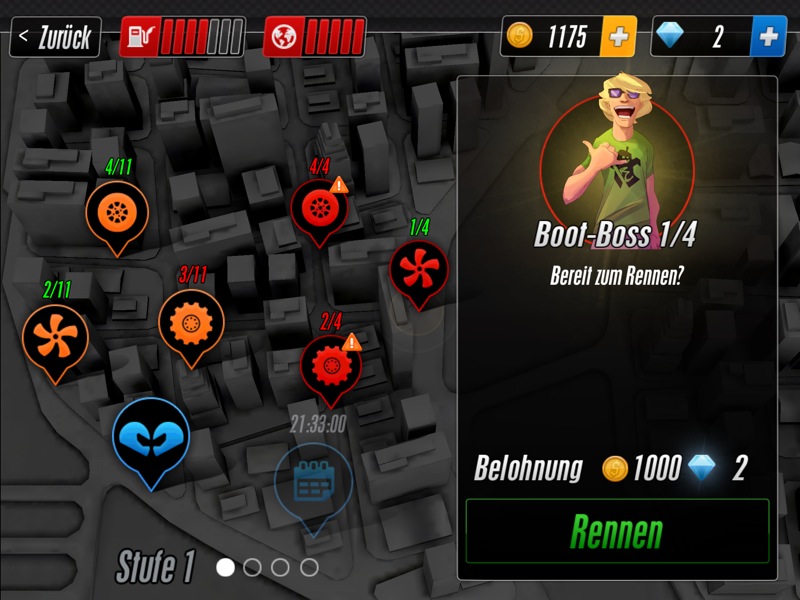Select the orange fan marker 2/11

coord(55,337)
